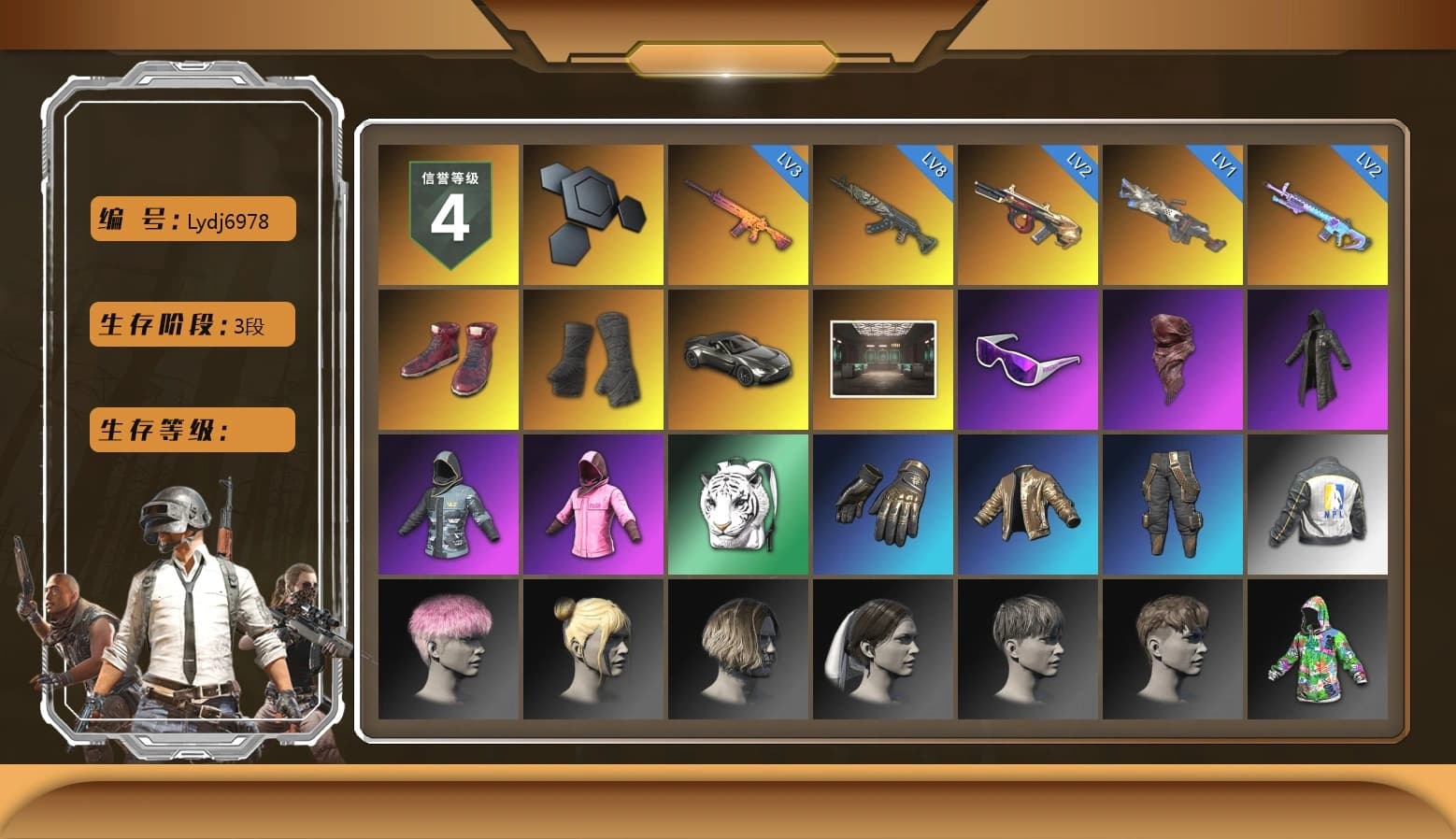
Task: Click the white tiger backpack
Action: (737, 505)
